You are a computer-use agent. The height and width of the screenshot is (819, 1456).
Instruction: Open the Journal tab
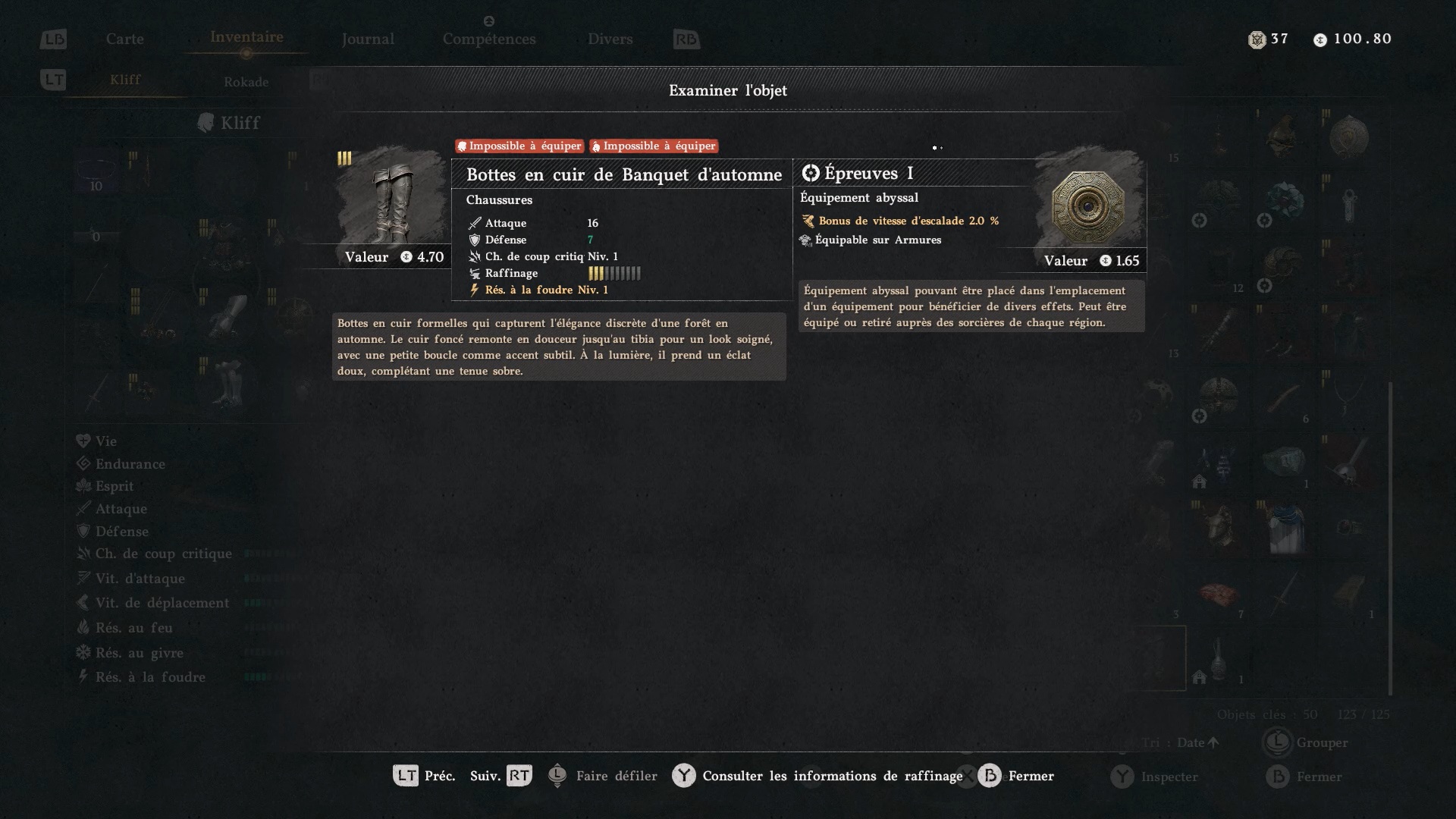tap(368, 39)
